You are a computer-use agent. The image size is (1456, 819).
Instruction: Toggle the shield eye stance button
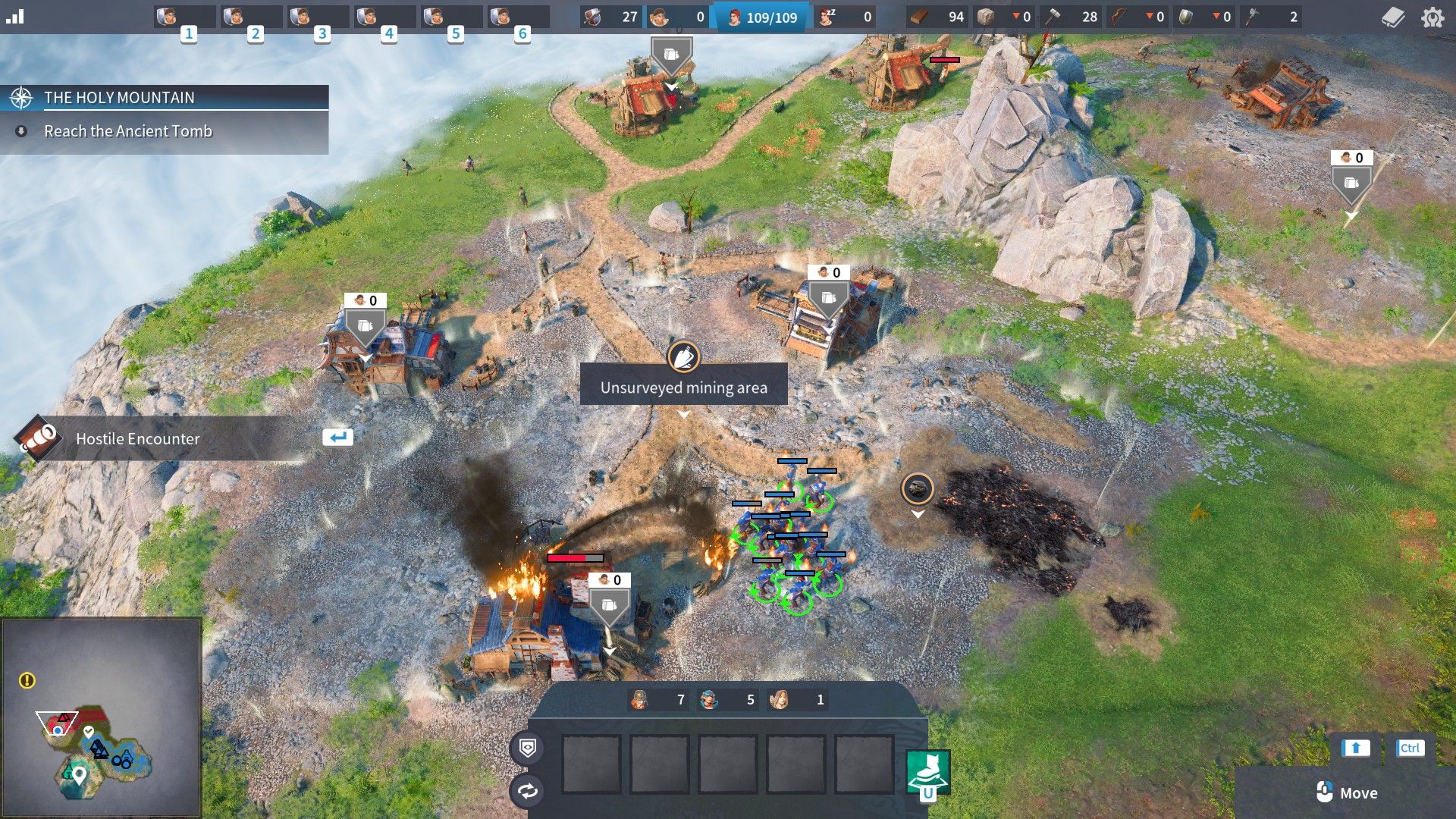pos(528,748)
